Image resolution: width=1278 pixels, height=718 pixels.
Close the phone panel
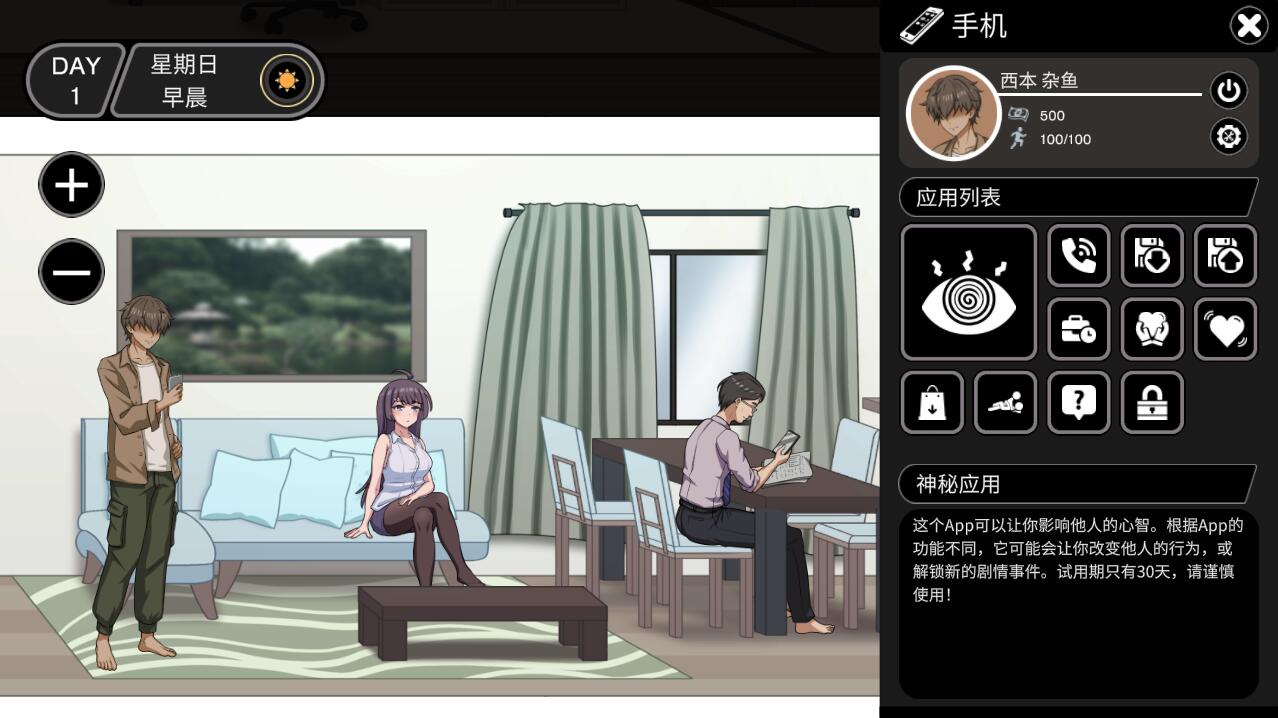click(1248, 26)
